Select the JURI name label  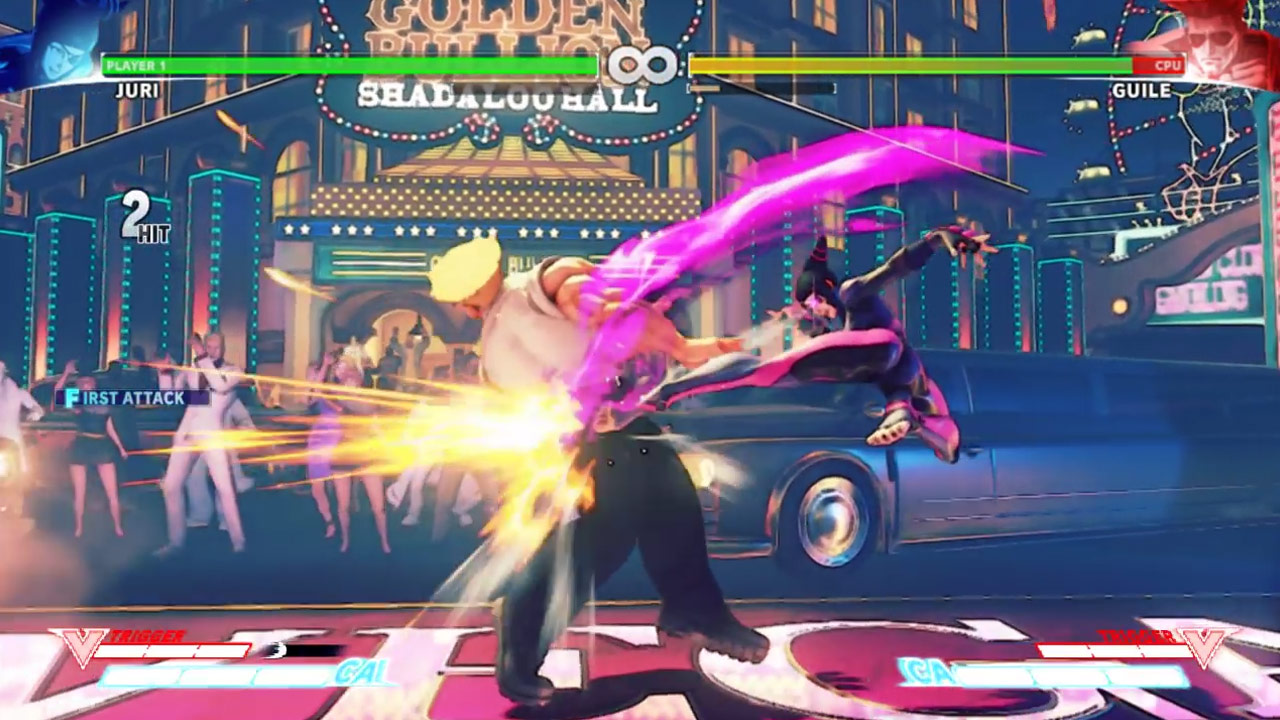[139, 90]
